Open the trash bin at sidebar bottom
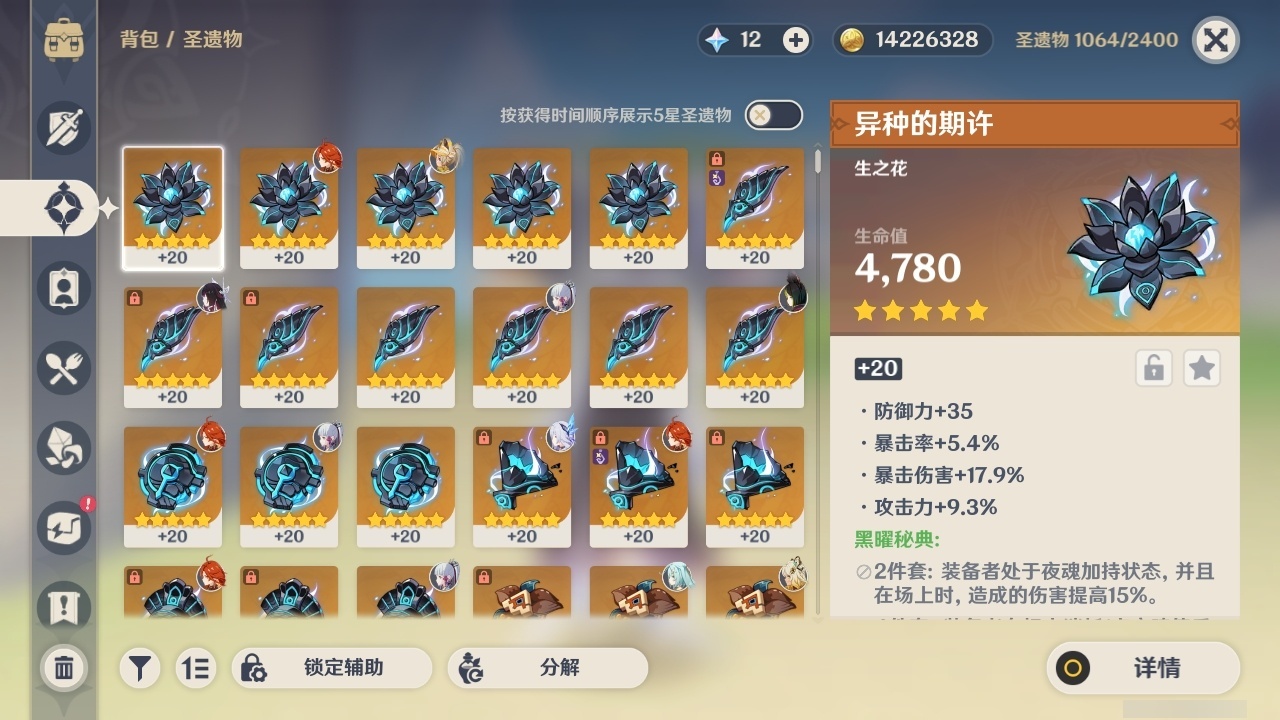 (62, 668)
